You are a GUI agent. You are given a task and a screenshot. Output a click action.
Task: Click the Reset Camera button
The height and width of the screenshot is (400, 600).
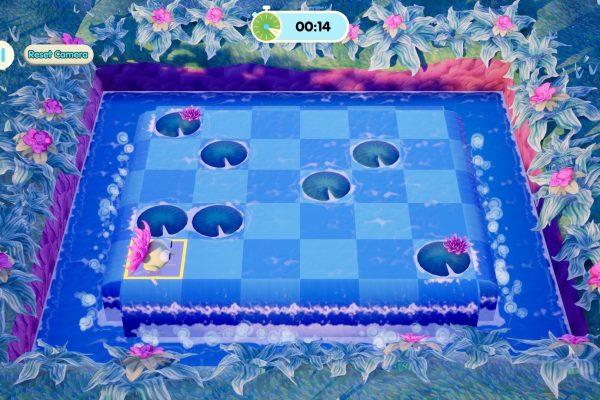point(59,54)
